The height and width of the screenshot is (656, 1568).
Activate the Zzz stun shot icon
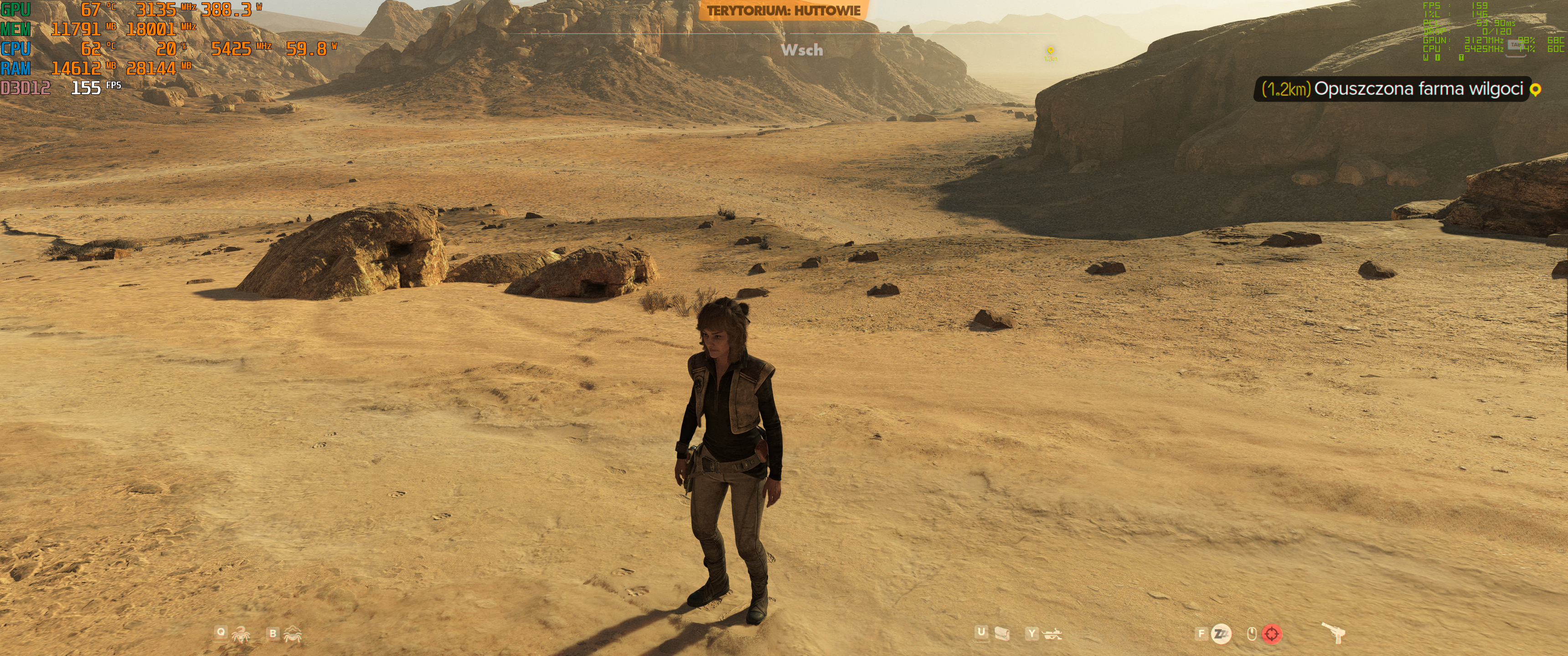[1221, 634]
